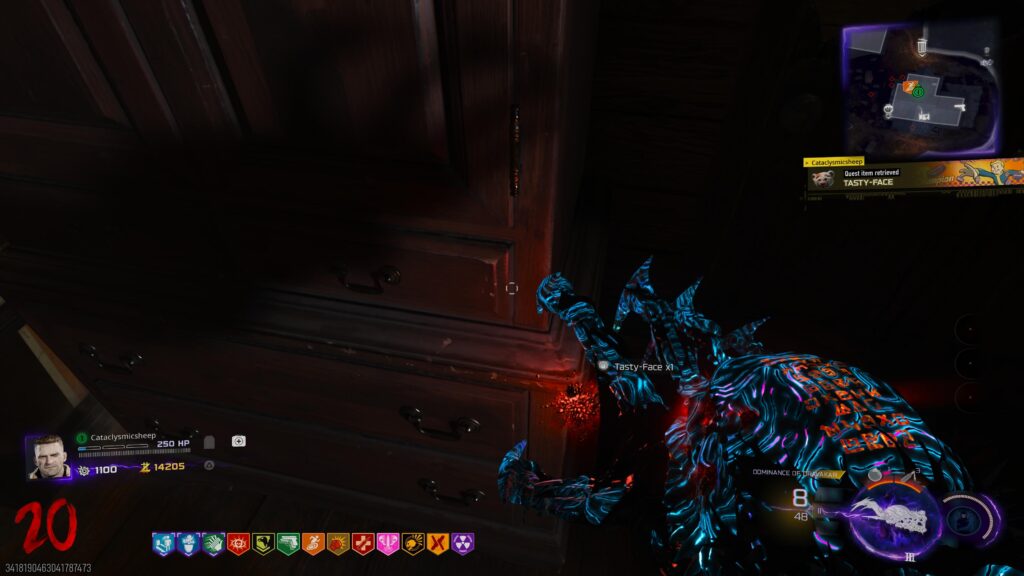Click the orange running figure perk

(x=313, y=544)
